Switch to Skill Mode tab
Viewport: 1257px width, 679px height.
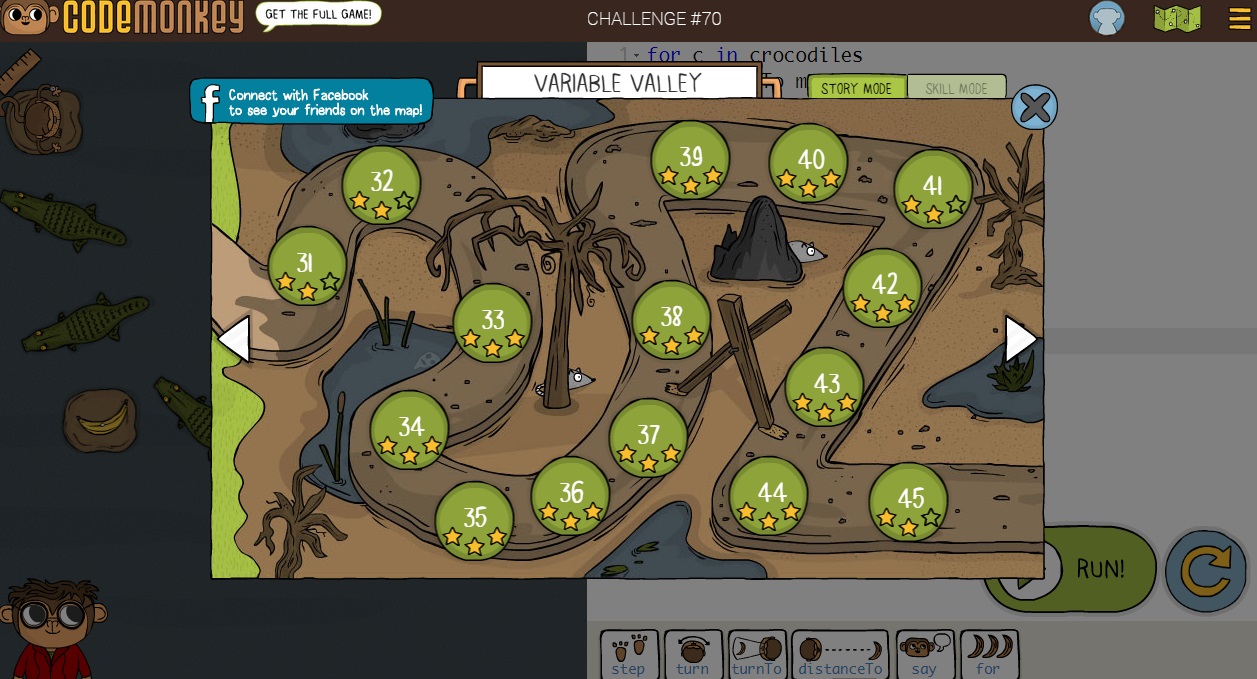[955, 88]
